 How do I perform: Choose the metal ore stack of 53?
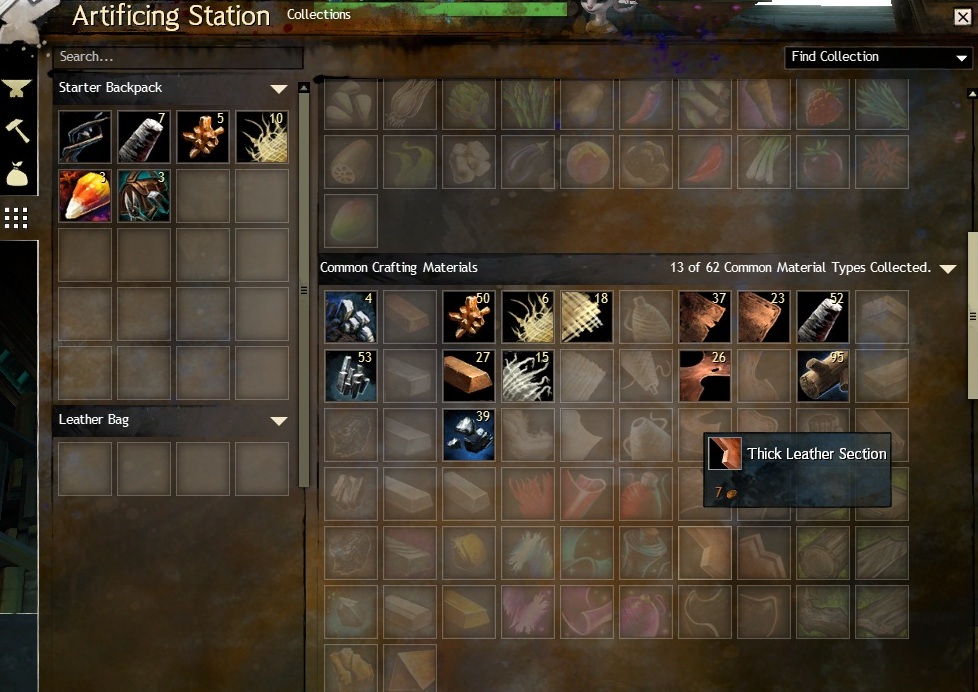[351, 375]
